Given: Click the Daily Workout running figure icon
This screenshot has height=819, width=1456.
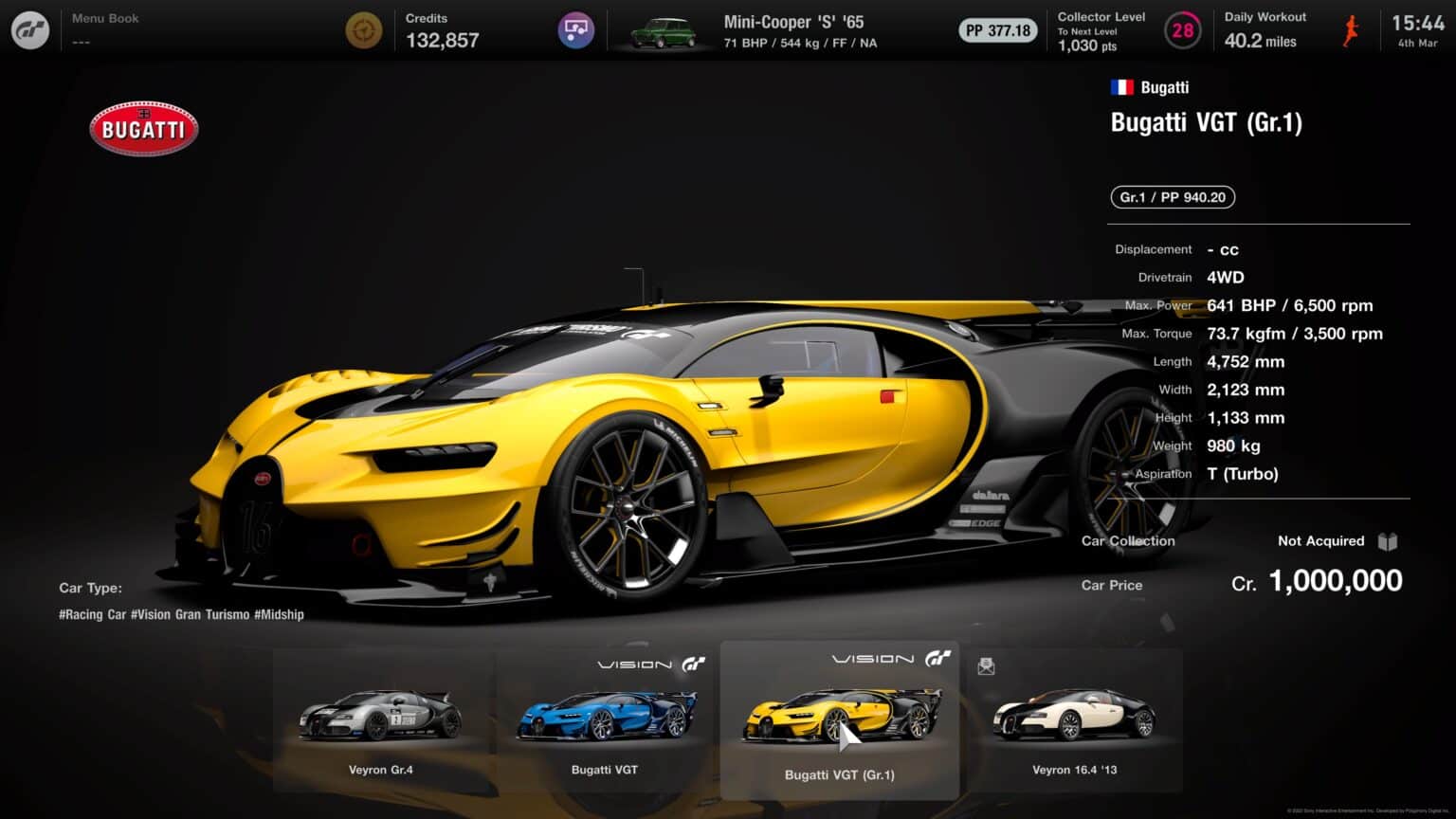Looking at the screenshot, I should click(1350, 29).
